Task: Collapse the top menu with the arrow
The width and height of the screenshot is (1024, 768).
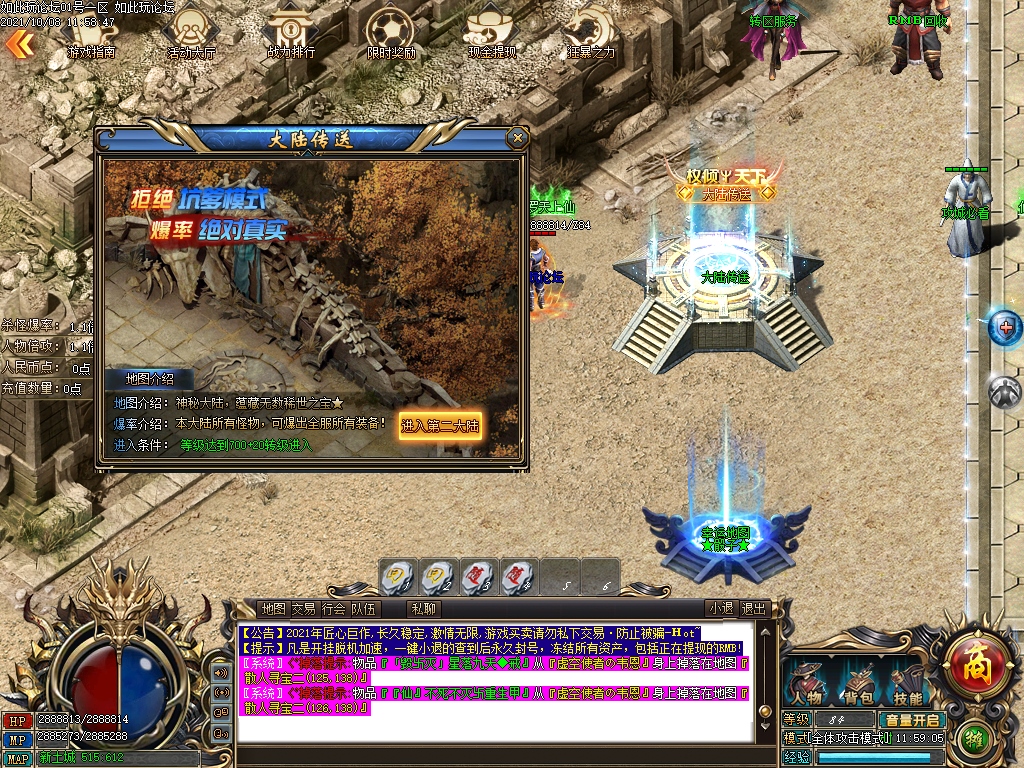Action: coord(18,43)
